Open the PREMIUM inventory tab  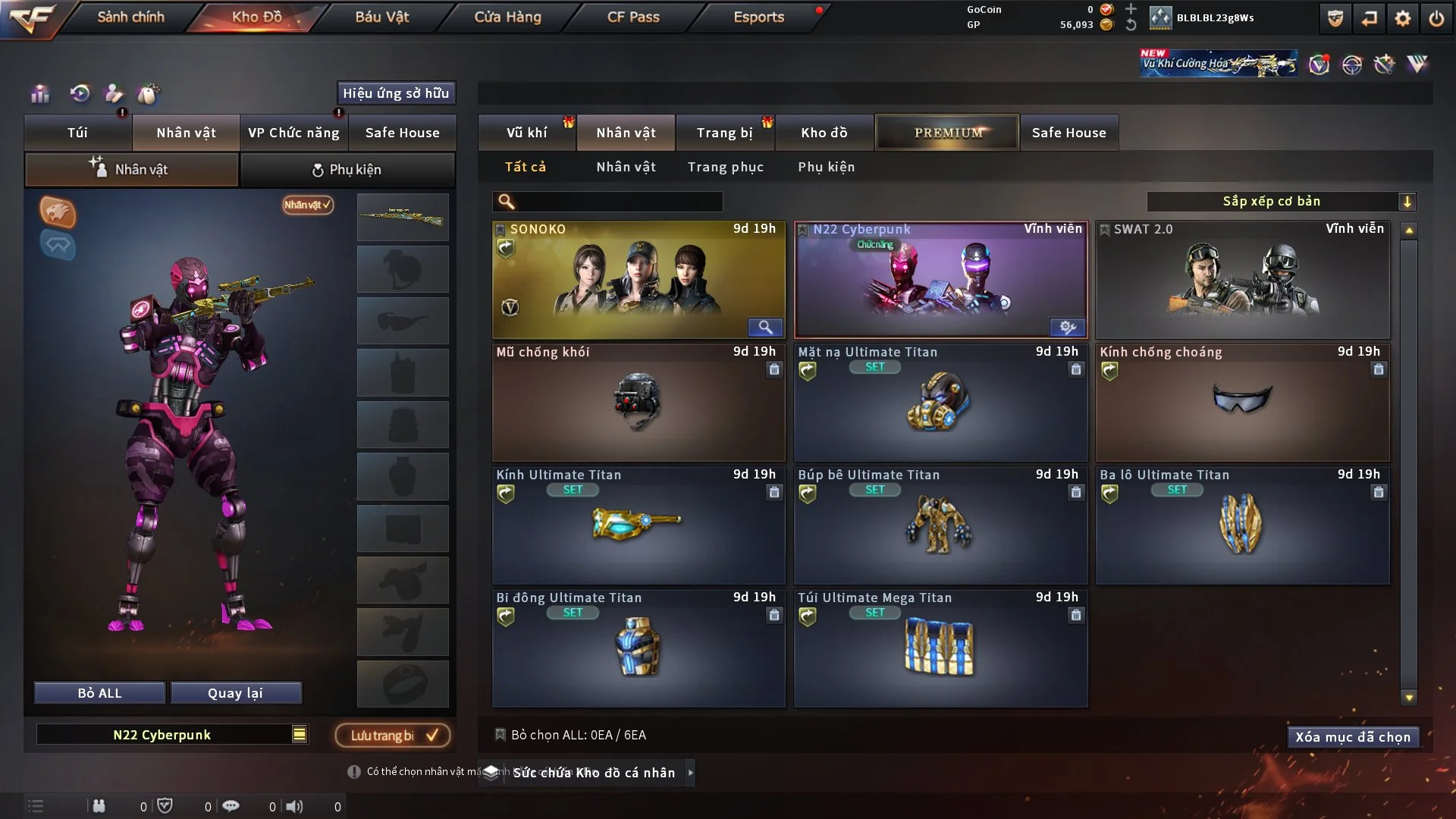coord(947,132)
